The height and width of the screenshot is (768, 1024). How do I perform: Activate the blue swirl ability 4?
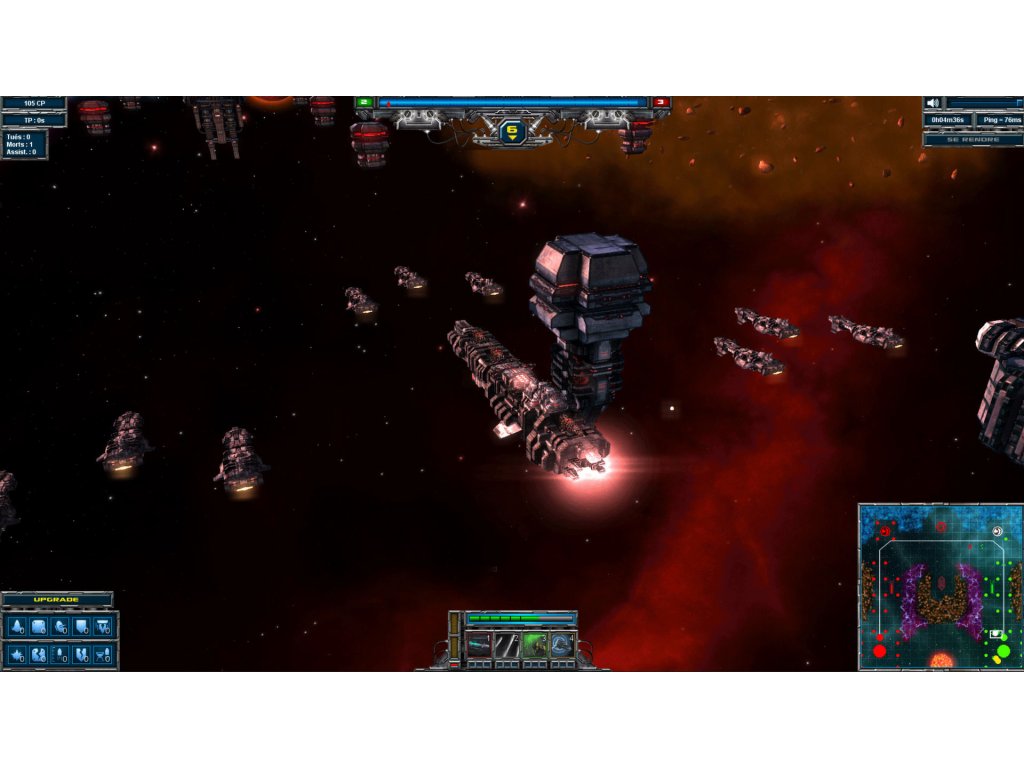pos(562,645)
